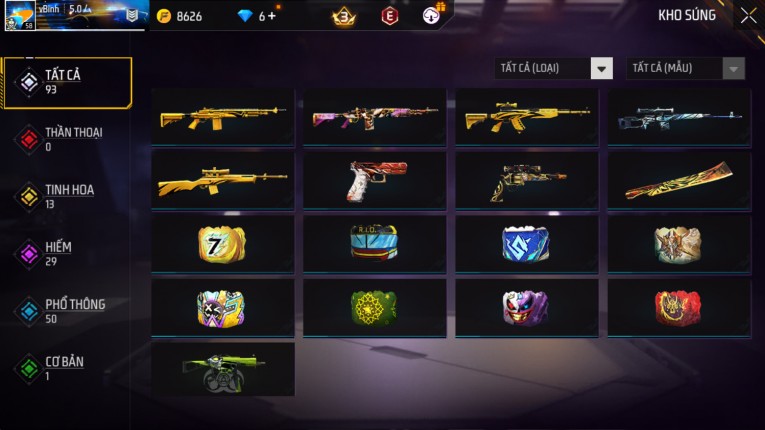Show the Hiếm rarity skins

point(60,253)
